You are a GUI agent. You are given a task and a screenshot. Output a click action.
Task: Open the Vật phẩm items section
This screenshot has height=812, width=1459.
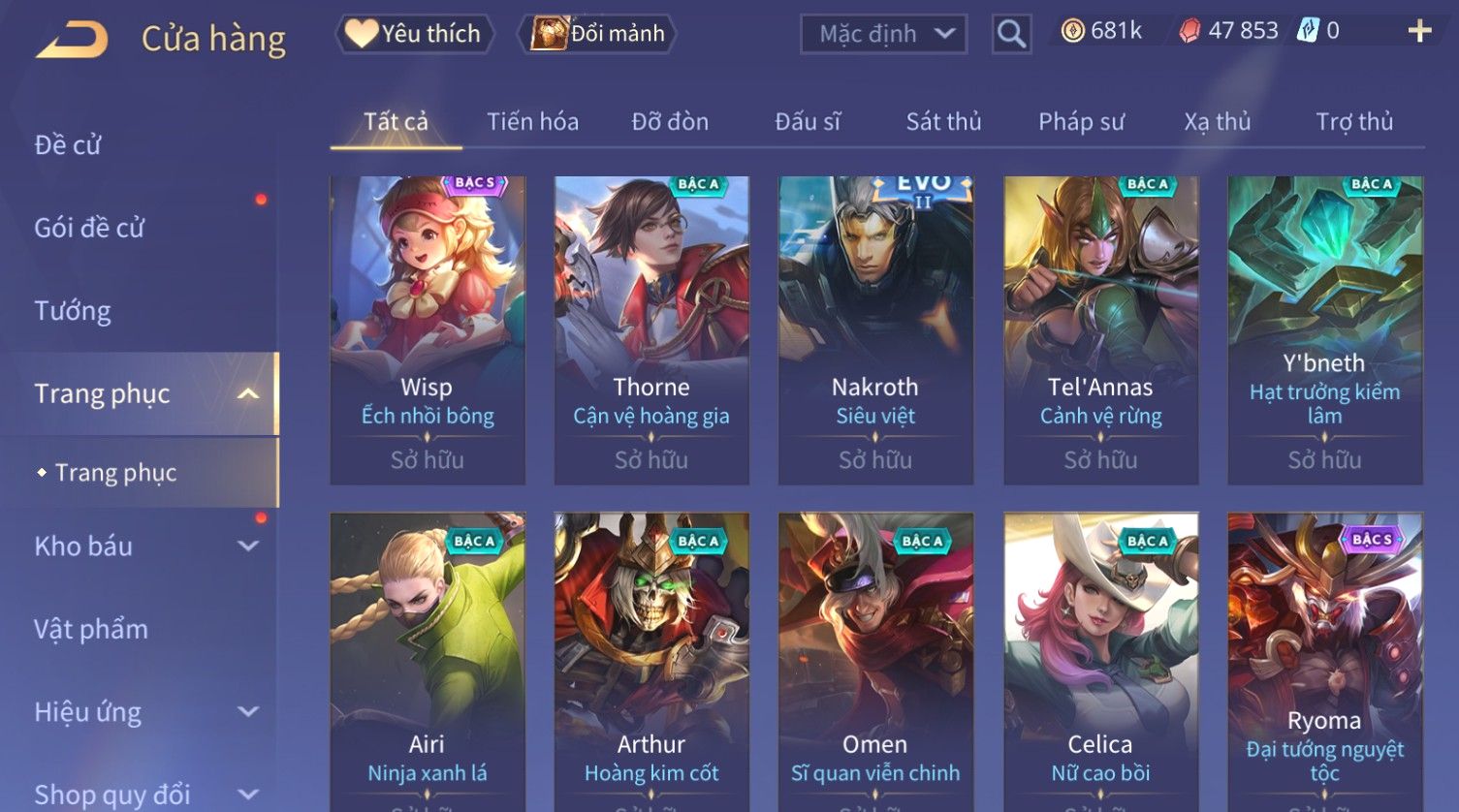click(x=91, y=630)
